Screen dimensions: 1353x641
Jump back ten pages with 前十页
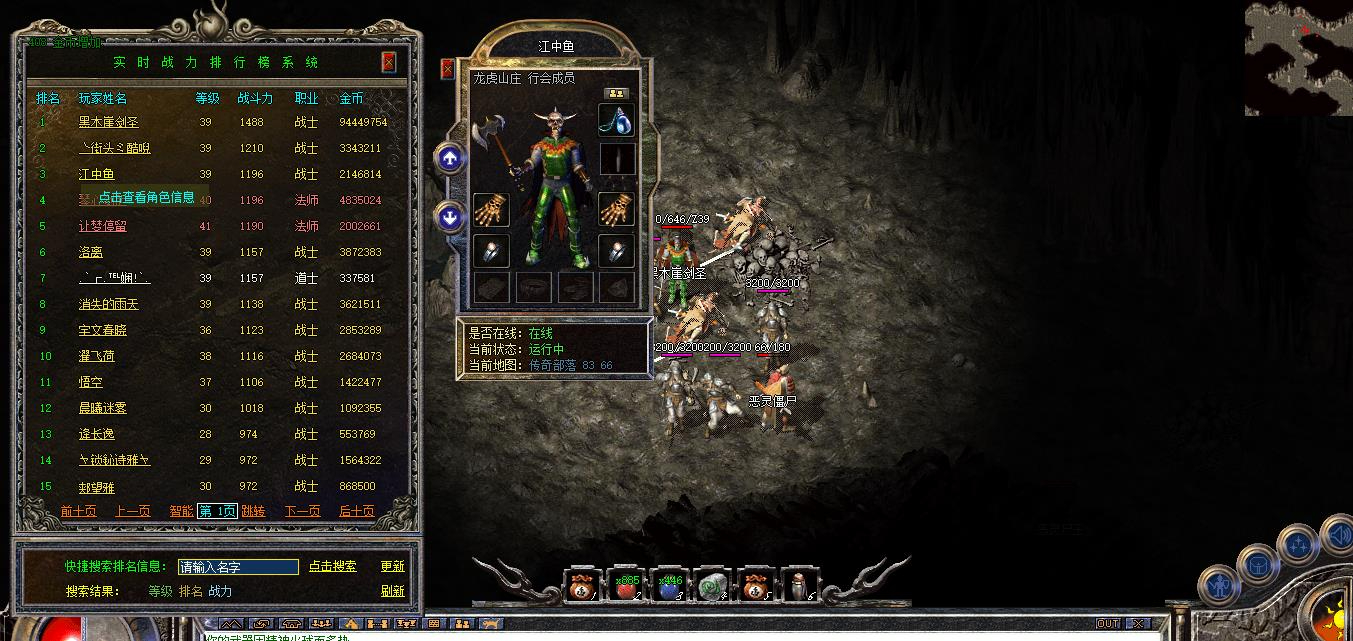point(78,511)
